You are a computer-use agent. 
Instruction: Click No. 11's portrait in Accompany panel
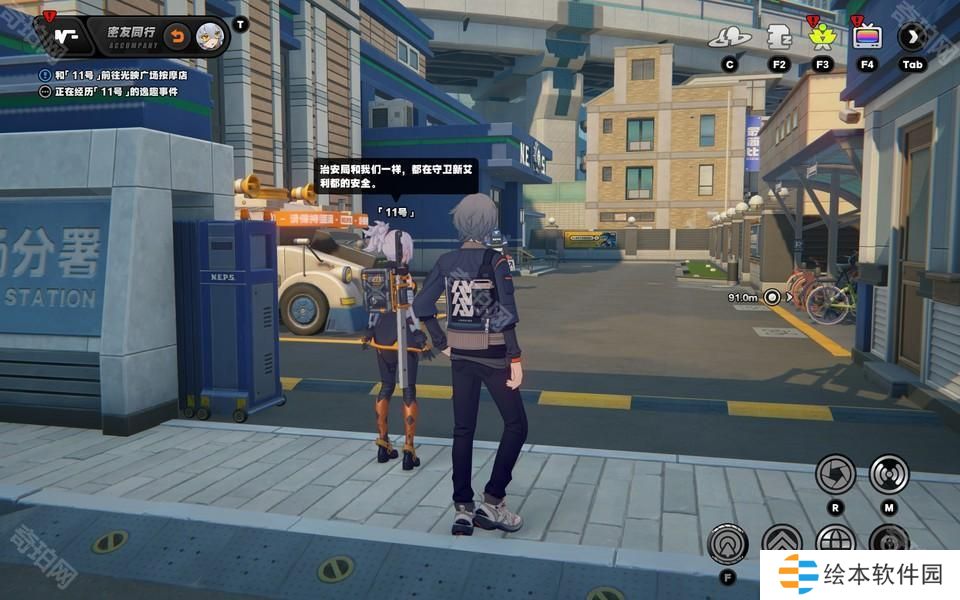click(210, 36)
